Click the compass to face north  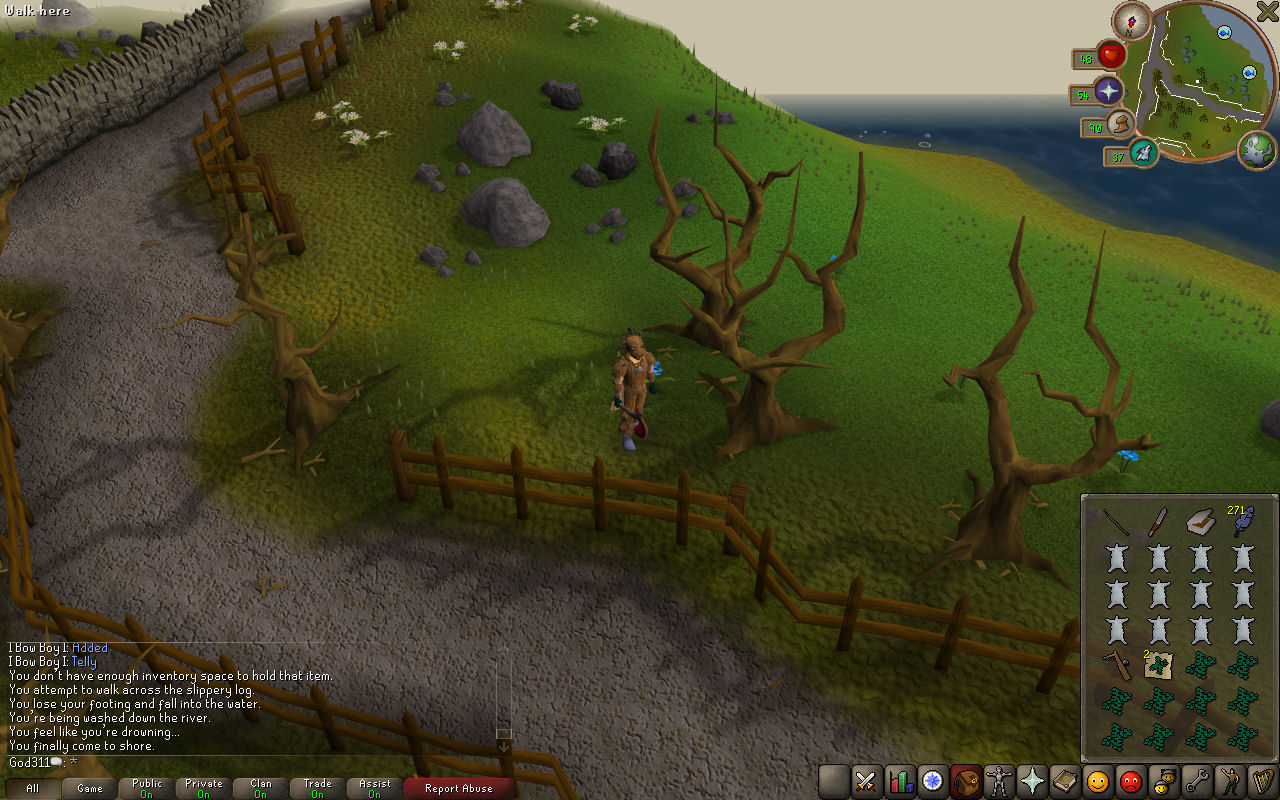[1132, 20]
